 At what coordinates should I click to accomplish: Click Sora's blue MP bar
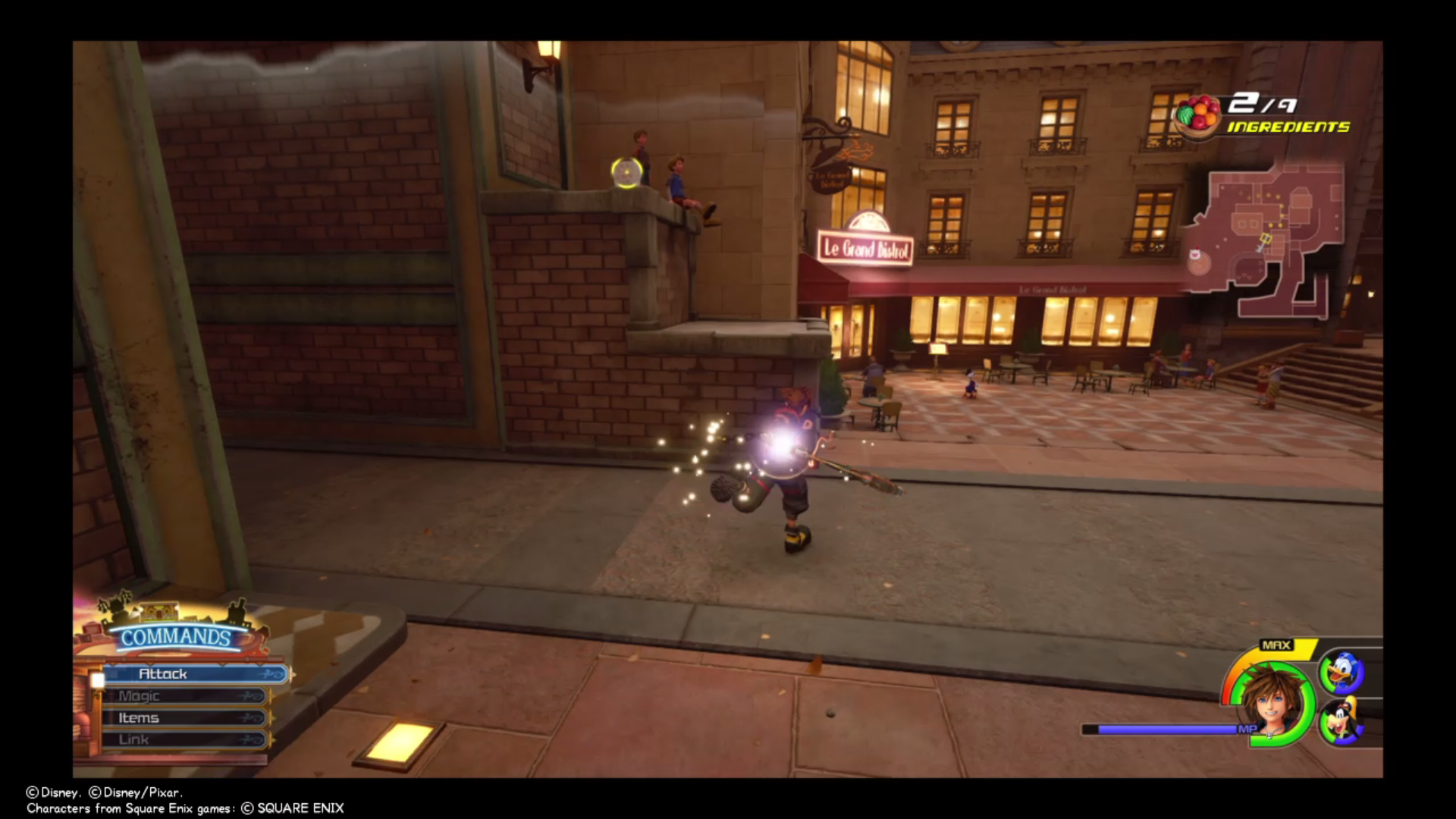[x=1160, y=729]
